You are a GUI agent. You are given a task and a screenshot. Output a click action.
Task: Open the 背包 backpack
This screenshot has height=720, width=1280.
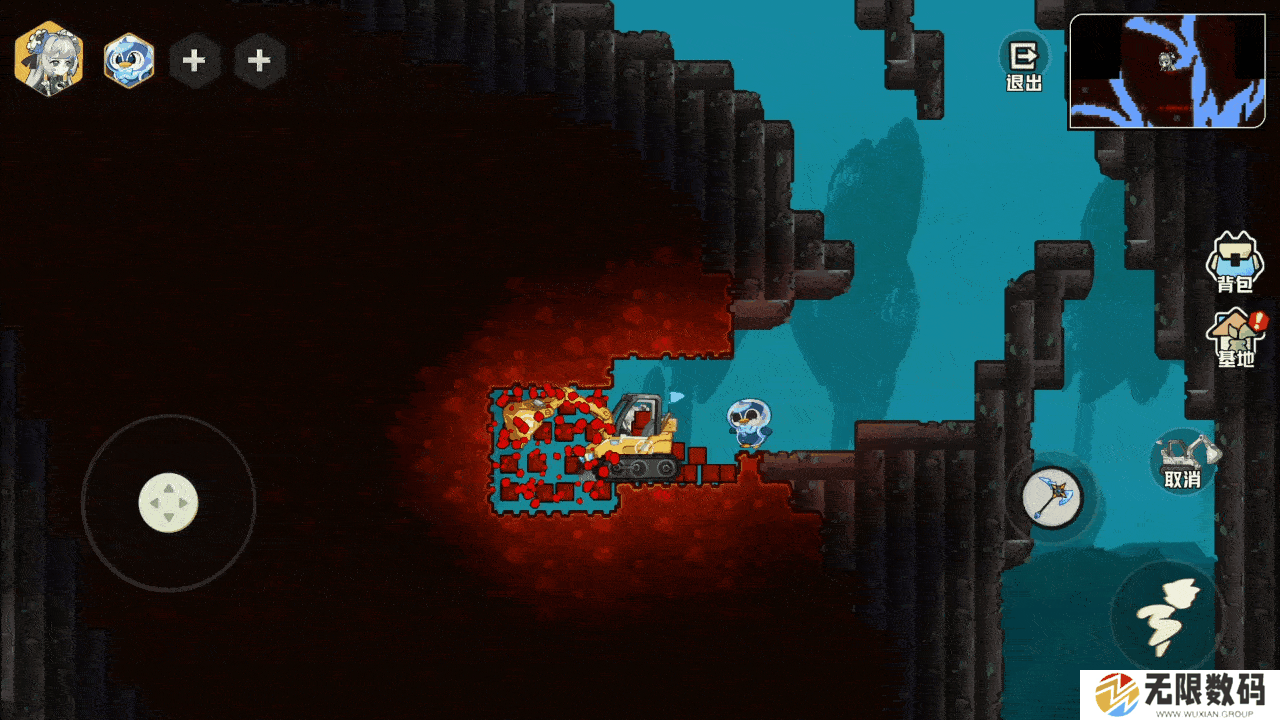[x=1234, y=262]
